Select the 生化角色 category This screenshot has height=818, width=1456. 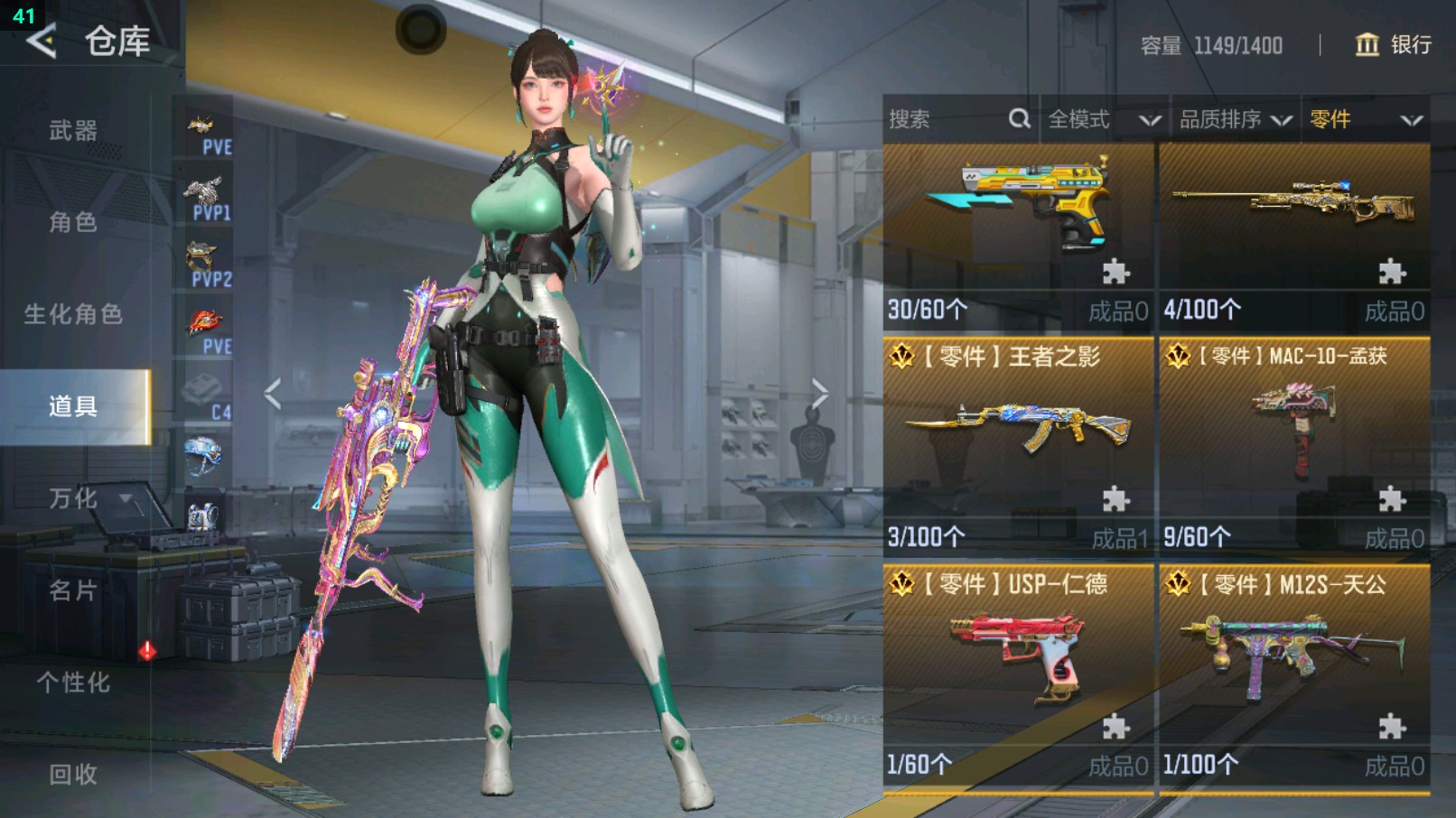[x=73, y=314]
